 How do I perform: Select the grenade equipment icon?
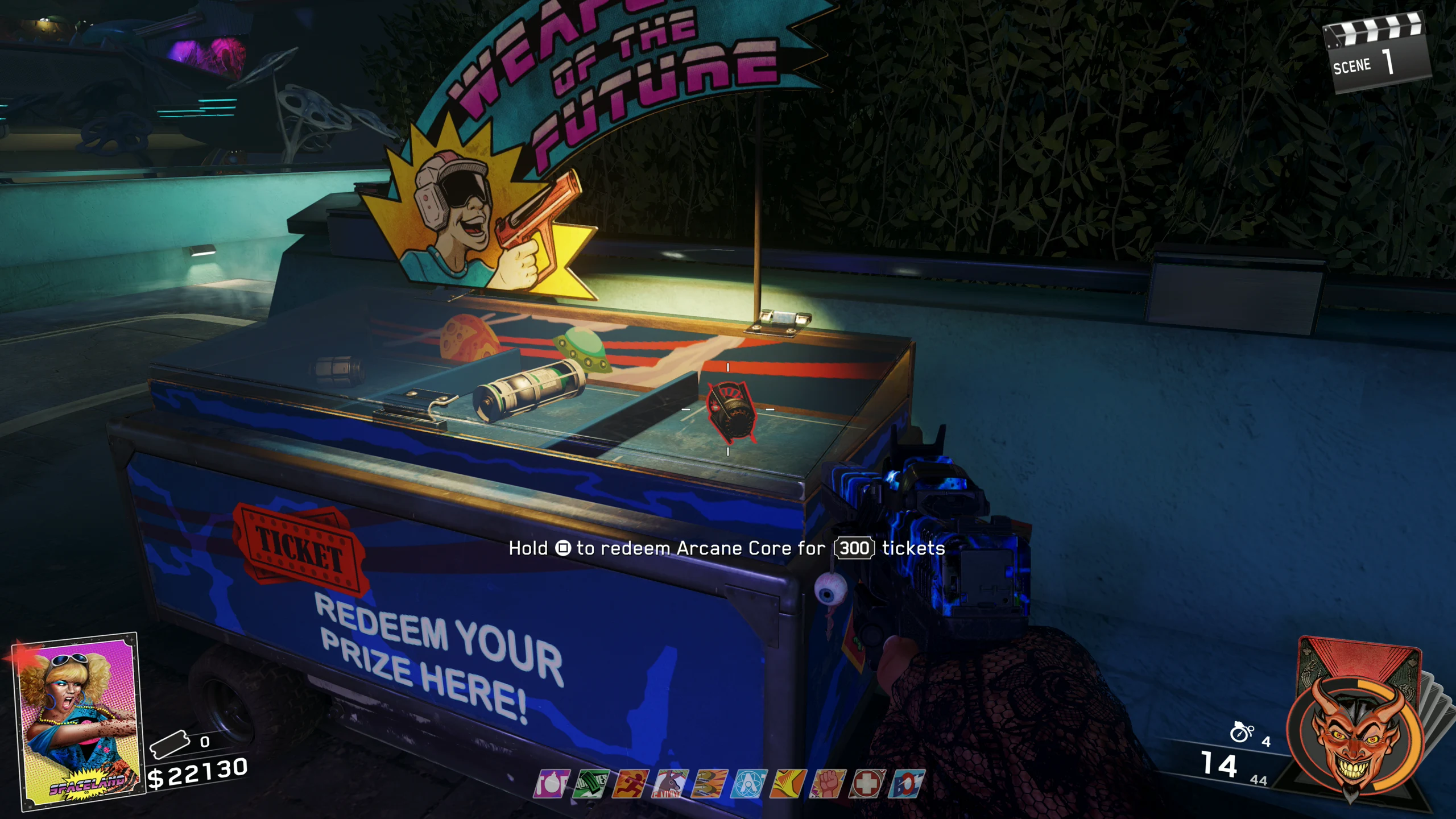pyautogui.click(x=1241, y=732)
